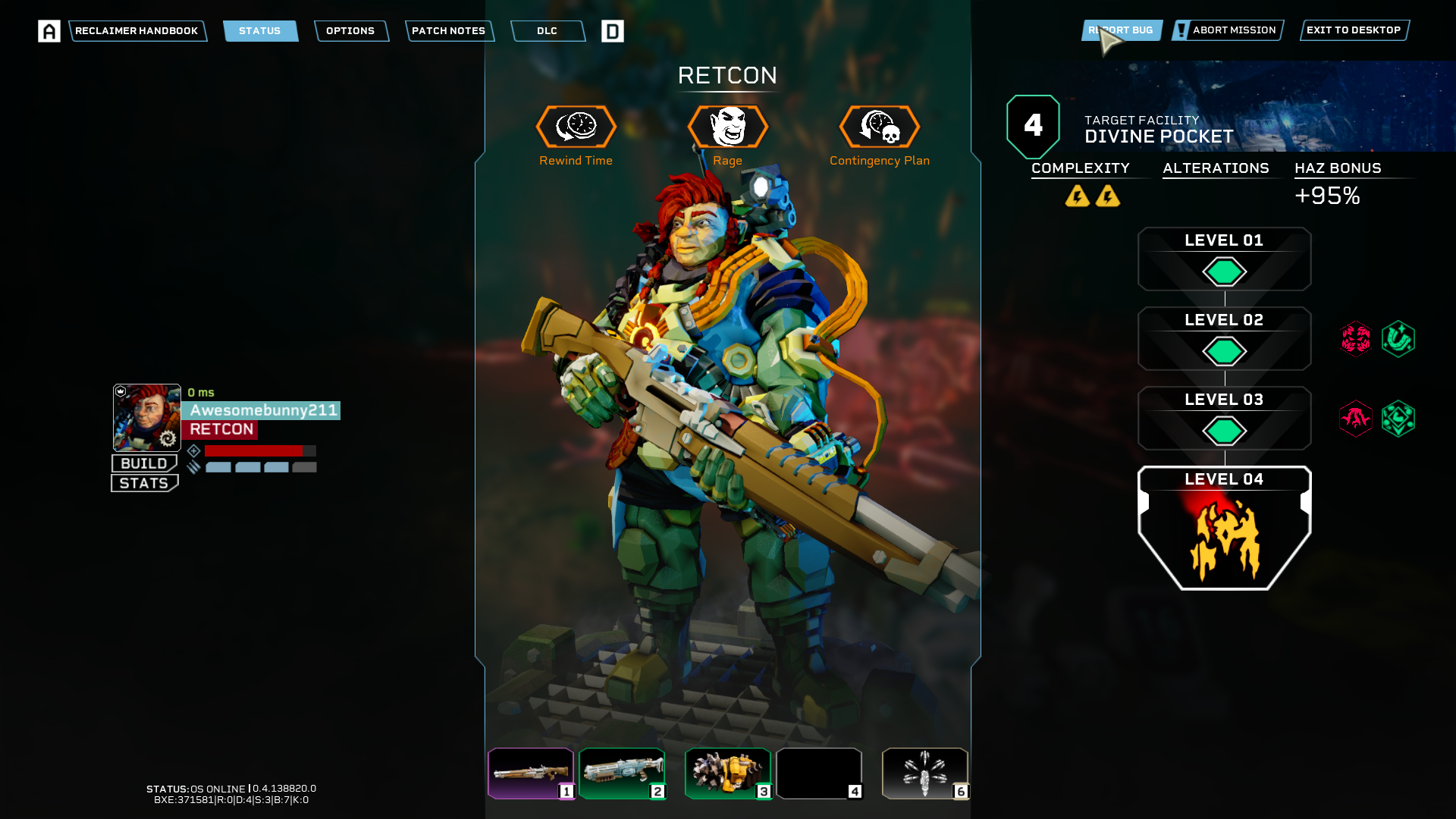Select the drone swarm item in slot 6
Screen dimensions: 1456x819
(925, 773)
